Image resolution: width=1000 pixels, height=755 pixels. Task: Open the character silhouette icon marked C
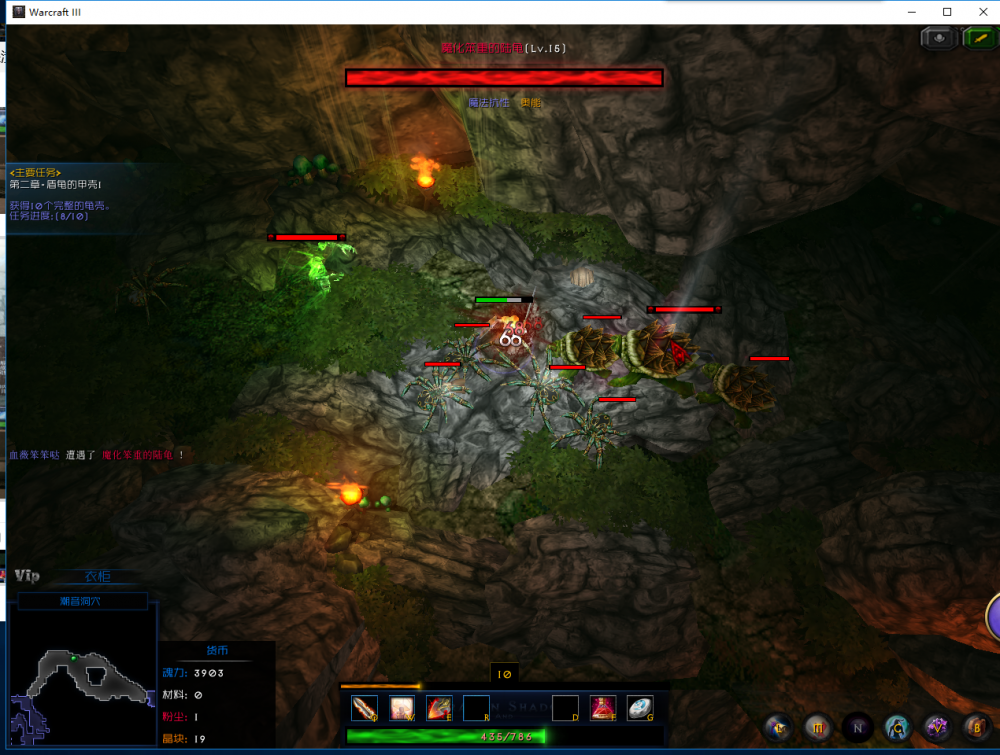tap(897, 727)
